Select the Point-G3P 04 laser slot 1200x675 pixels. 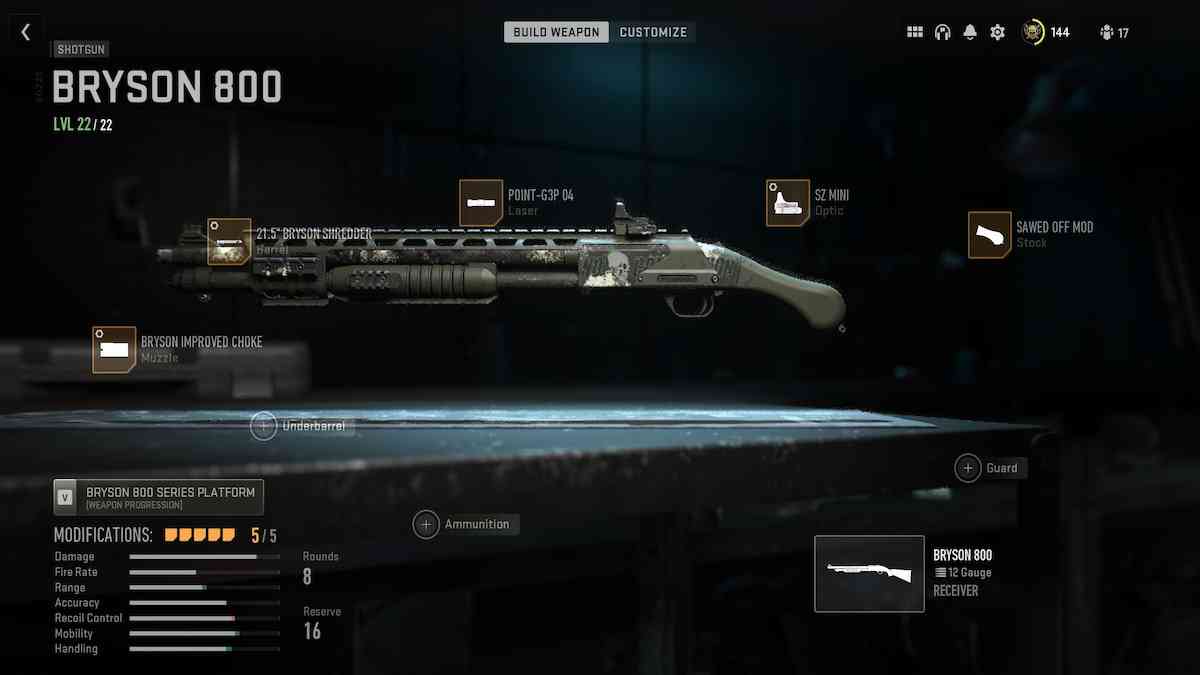click(x=481, y=202)
